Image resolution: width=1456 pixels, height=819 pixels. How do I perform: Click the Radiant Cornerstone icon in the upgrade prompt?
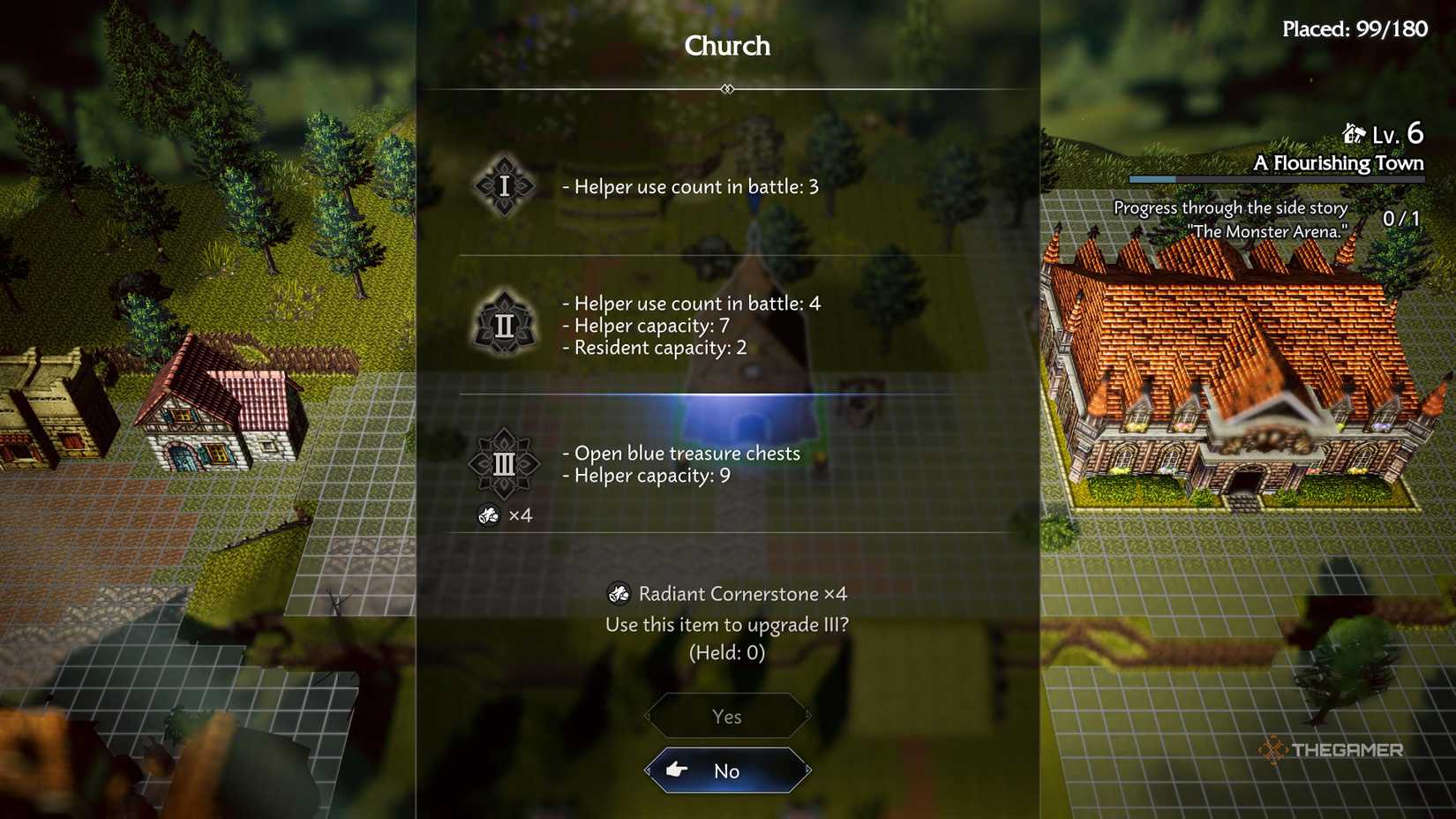pos(620,594)
